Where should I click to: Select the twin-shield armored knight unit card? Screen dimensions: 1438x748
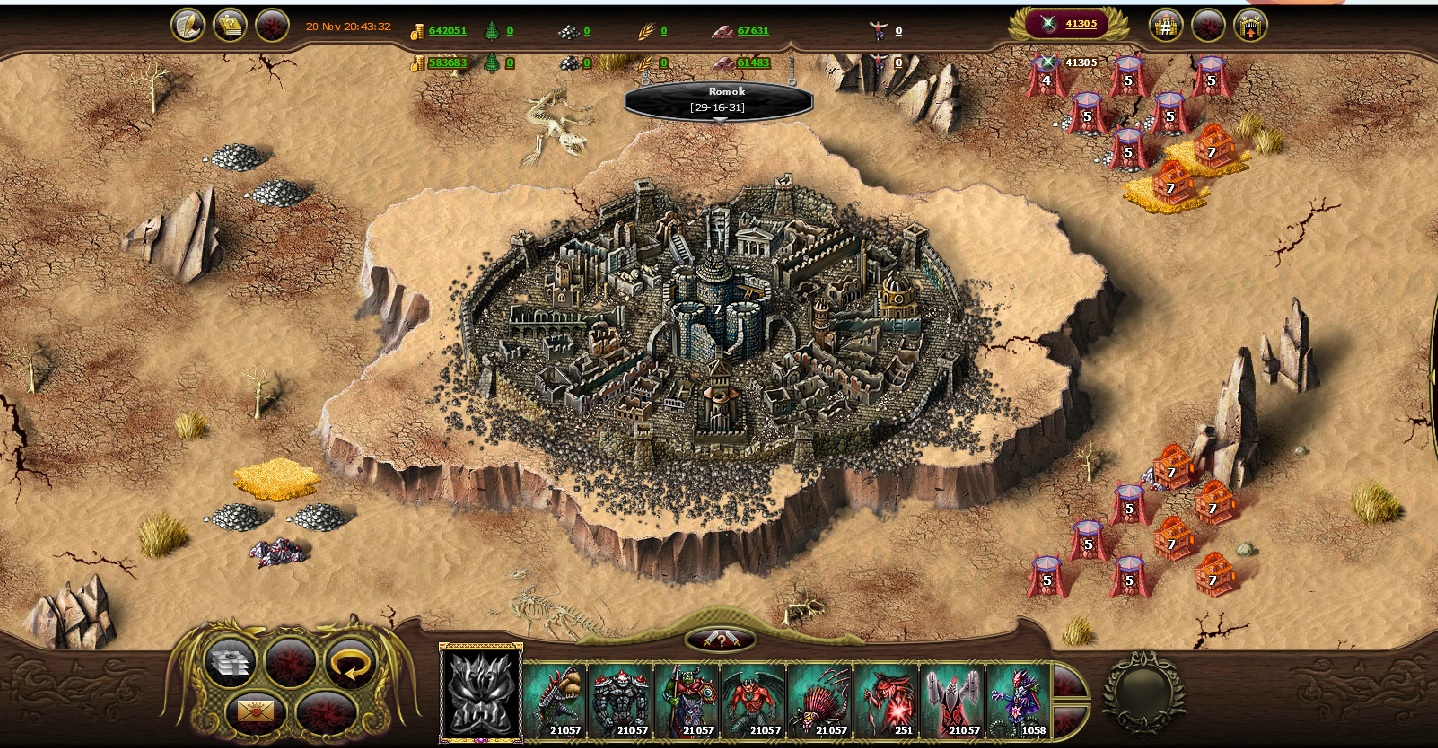pyautogui.click(x=953, y=700)
